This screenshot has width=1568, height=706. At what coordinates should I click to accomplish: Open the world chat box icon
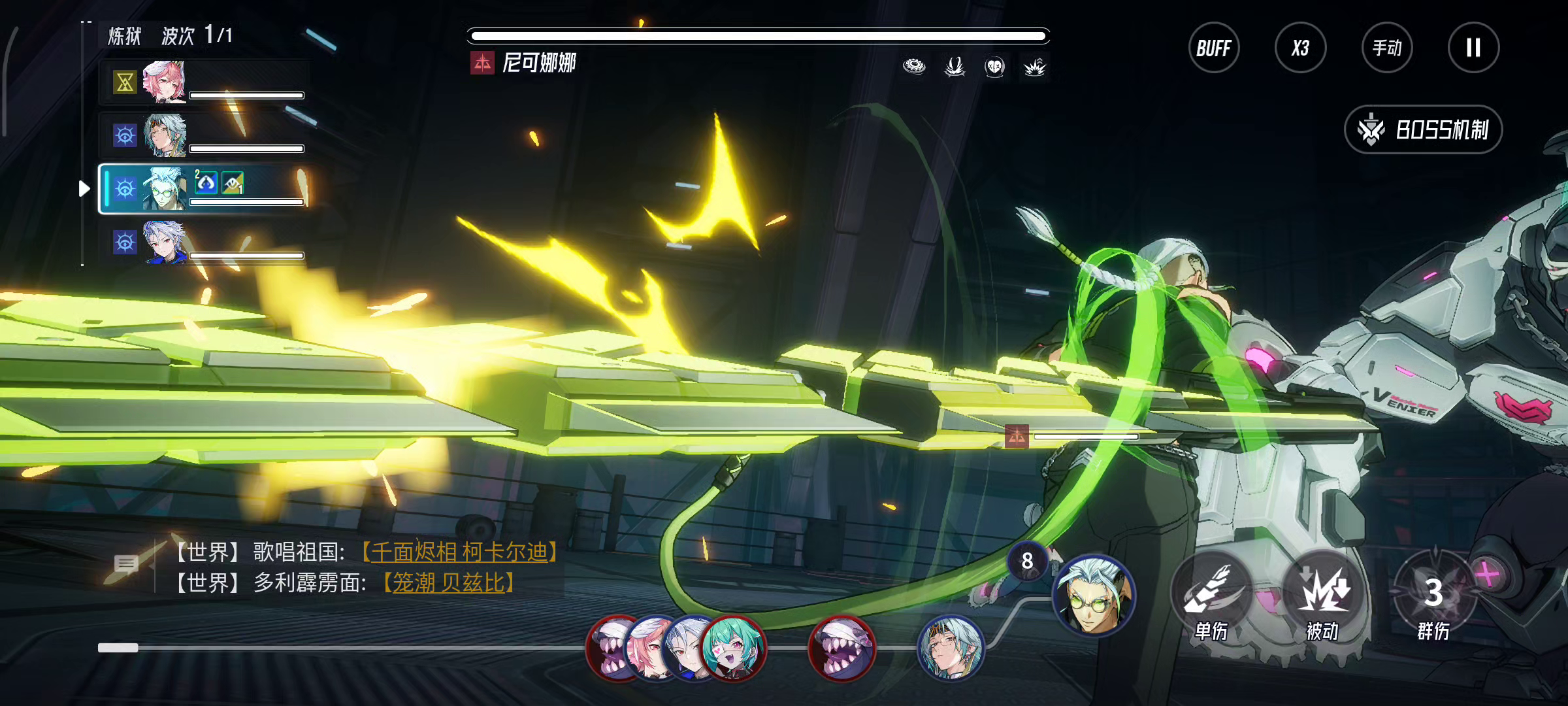[x=126, y=563]
